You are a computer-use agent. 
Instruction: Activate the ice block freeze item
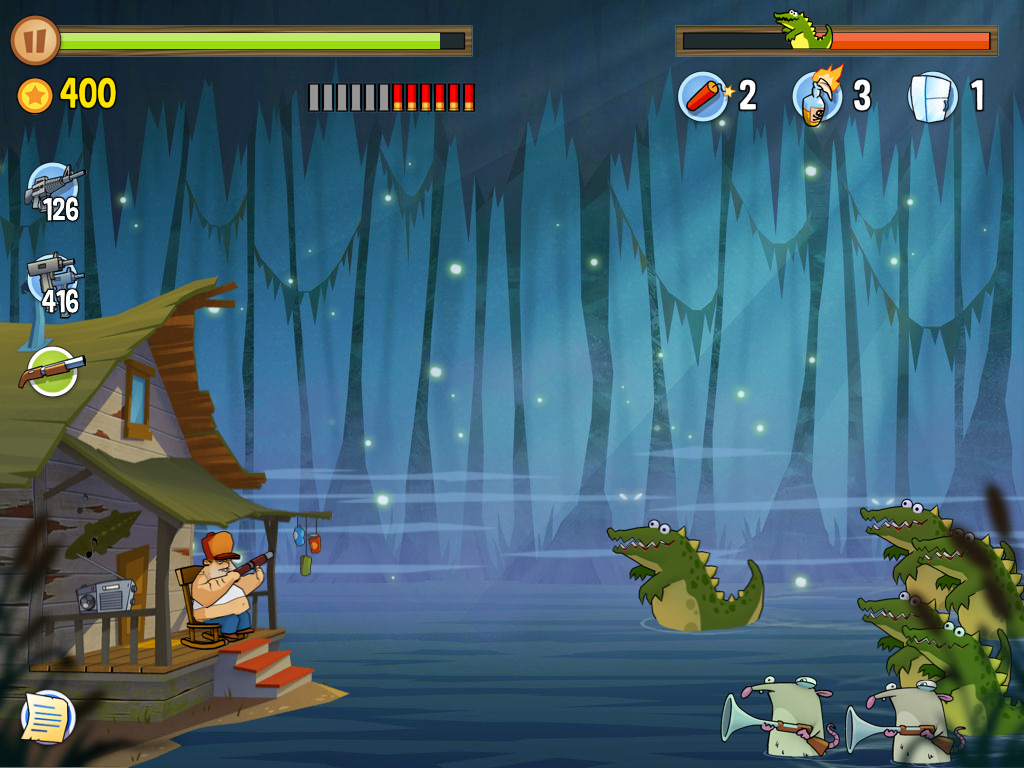pyautogui.click(x=932, y=97)
